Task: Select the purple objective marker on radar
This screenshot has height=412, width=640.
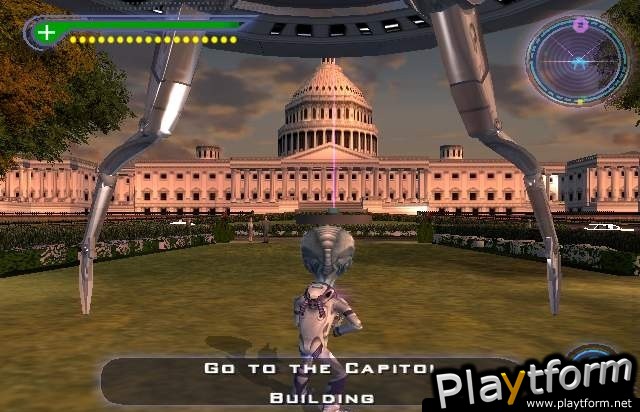Action: point(581,24)
